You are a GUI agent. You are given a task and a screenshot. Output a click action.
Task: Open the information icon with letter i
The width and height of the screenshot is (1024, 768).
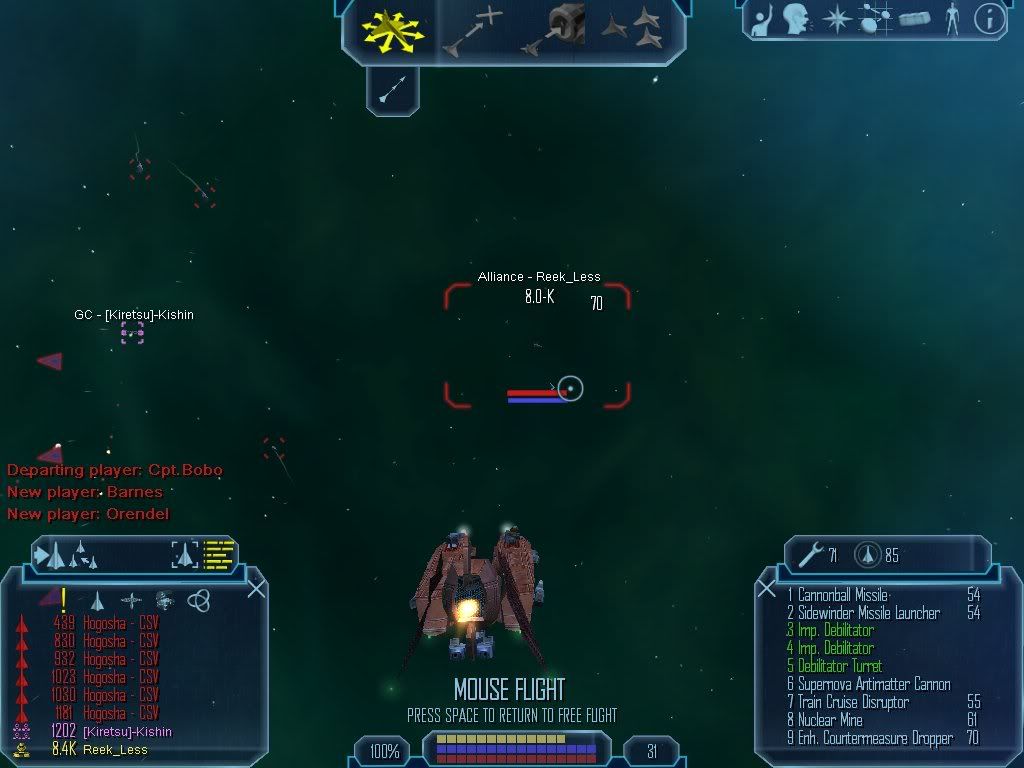click(x=988, y=19)
